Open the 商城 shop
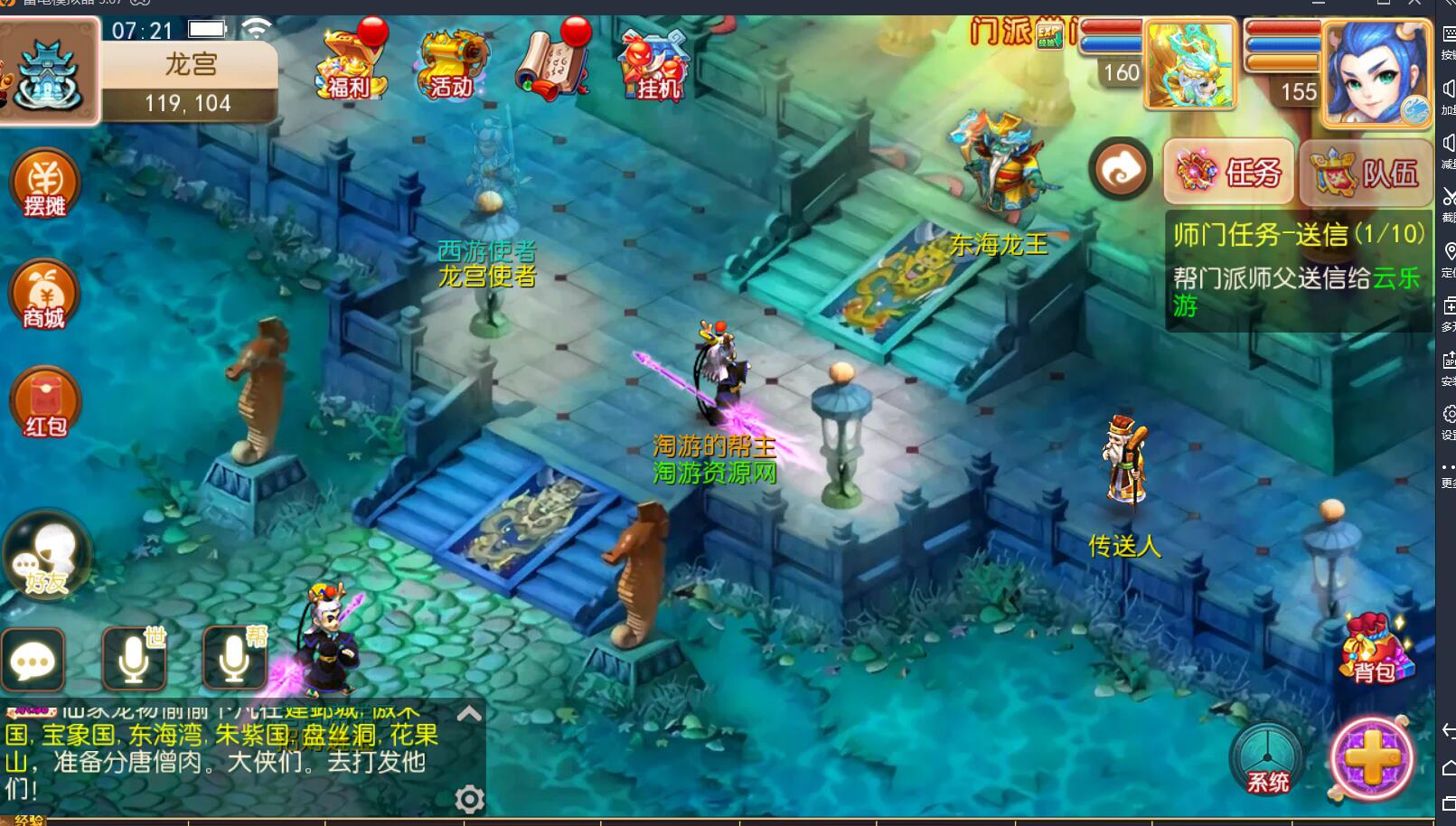This screenshot has width=1456, height=826. (x=44, y=296)
